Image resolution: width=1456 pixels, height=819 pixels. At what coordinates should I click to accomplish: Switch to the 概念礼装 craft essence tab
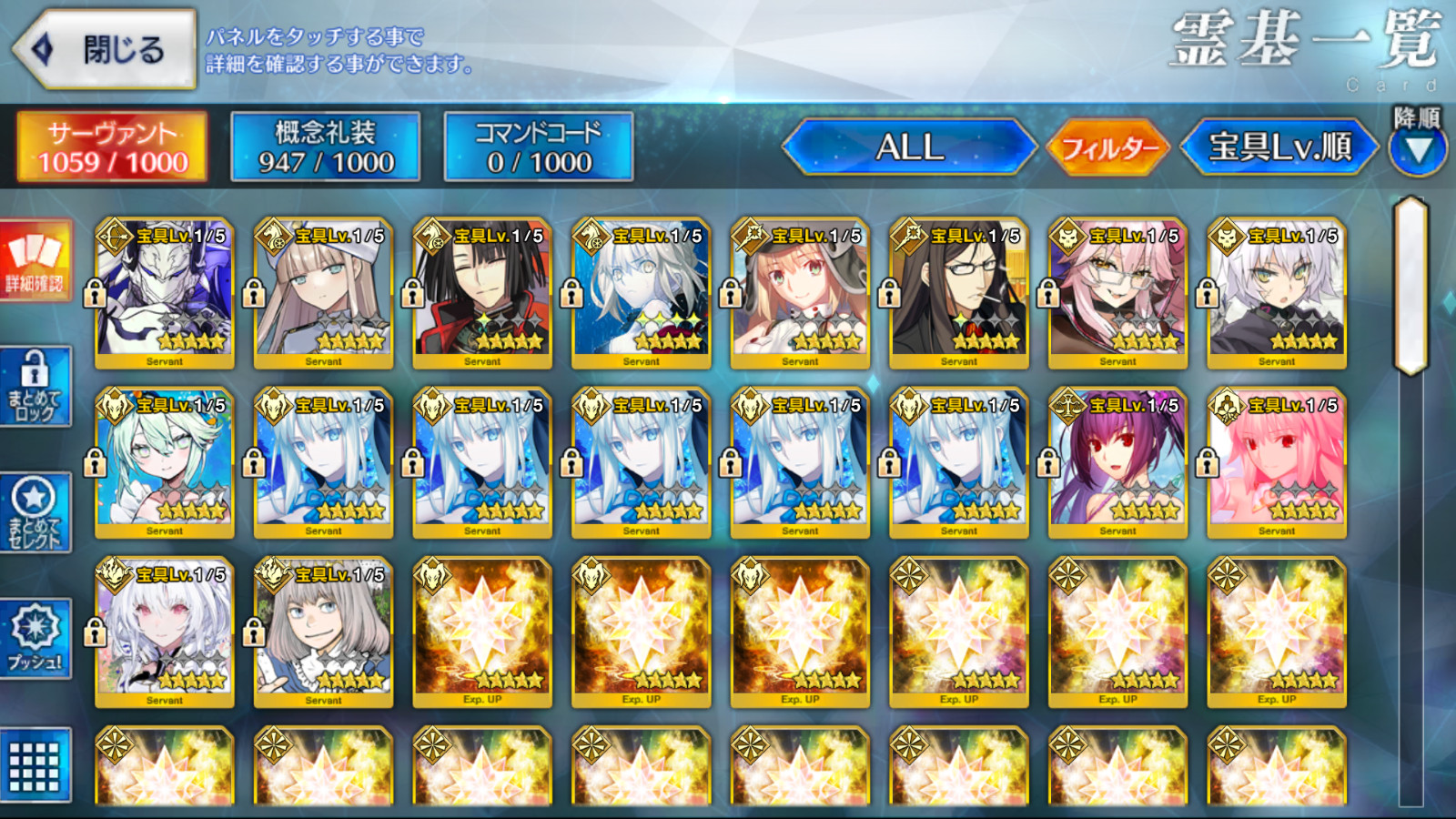click(x=323, y=146)
